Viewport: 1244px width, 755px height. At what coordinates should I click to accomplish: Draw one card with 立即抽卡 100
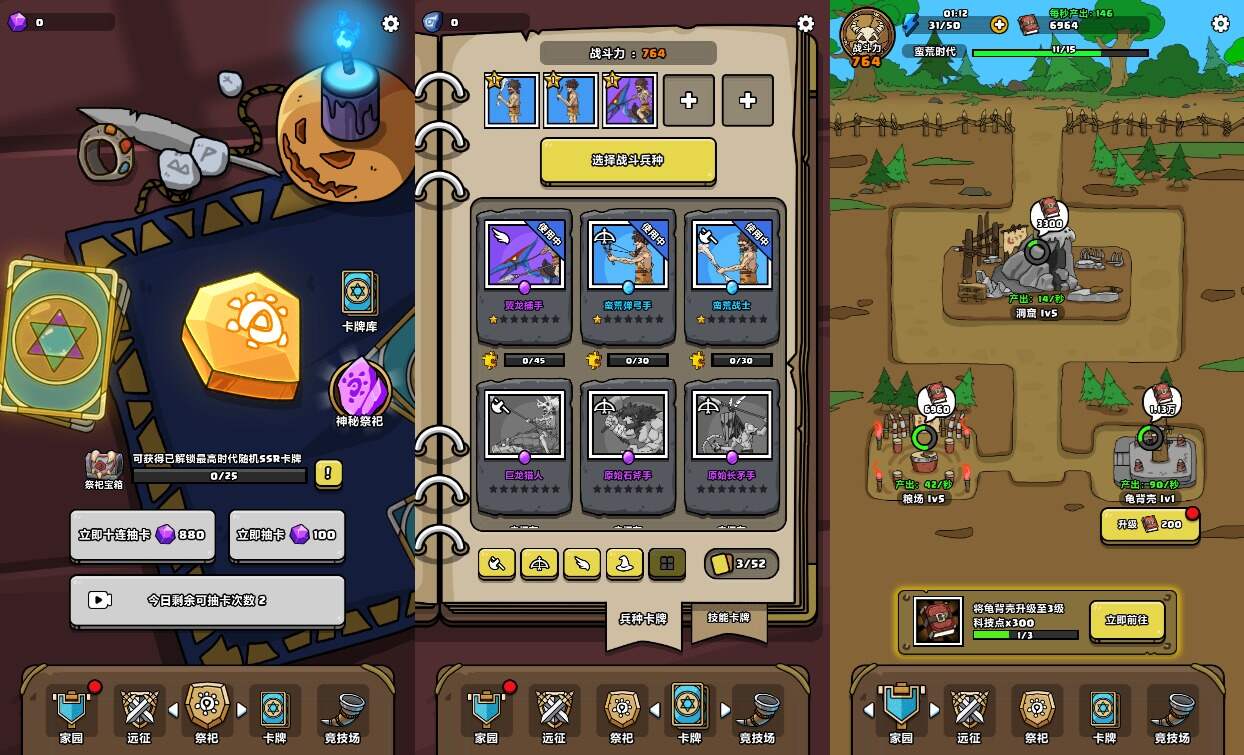coord(287,535)
